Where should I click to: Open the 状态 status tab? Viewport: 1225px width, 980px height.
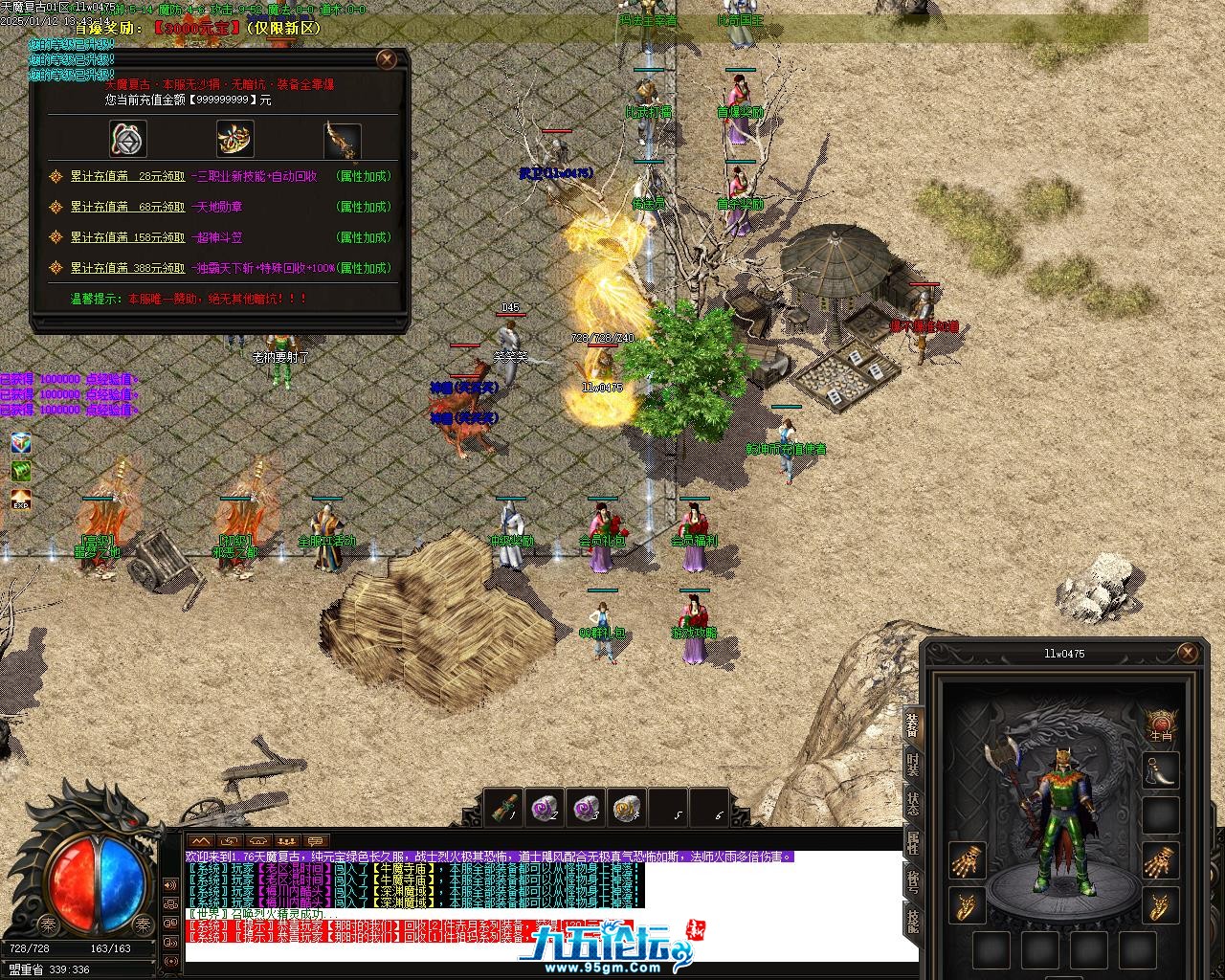[x=912, y=804]
